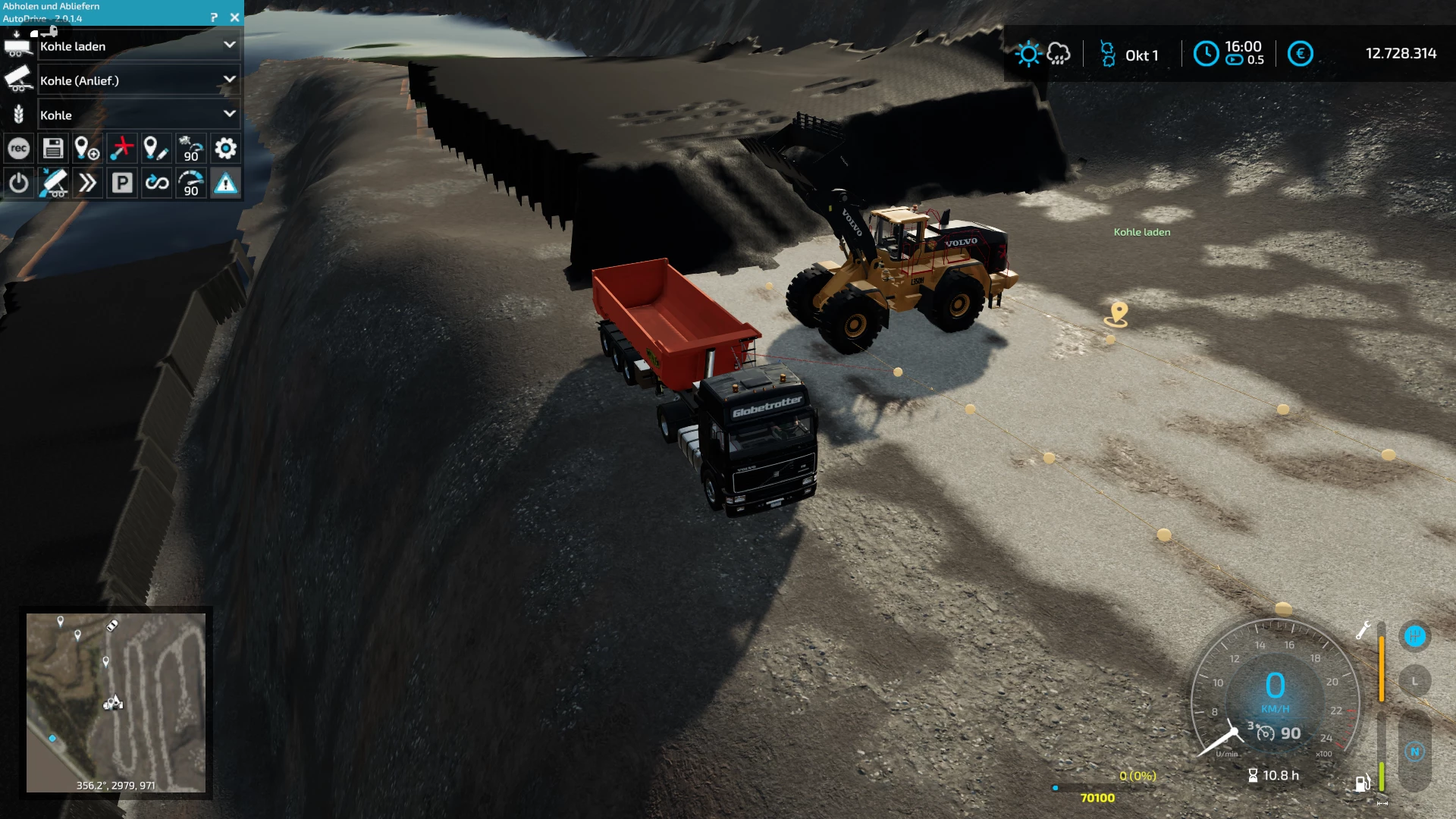Click the floppy disk save icon
The width and height of the screenshot is (1456, 819).
point(53,149)
